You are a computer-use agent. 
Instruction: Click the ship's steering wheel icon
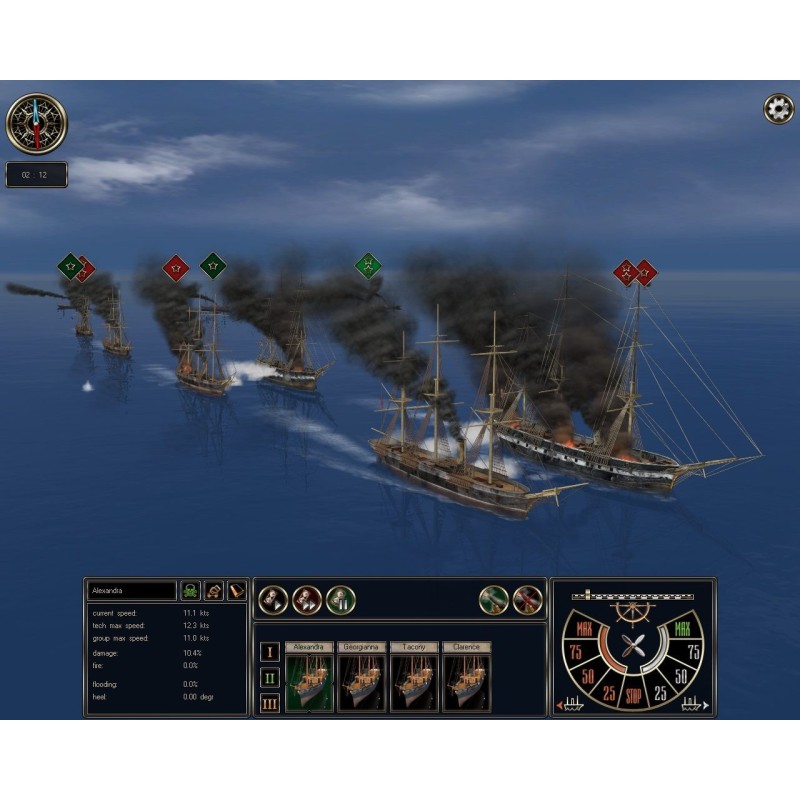[x=630, y=612]
